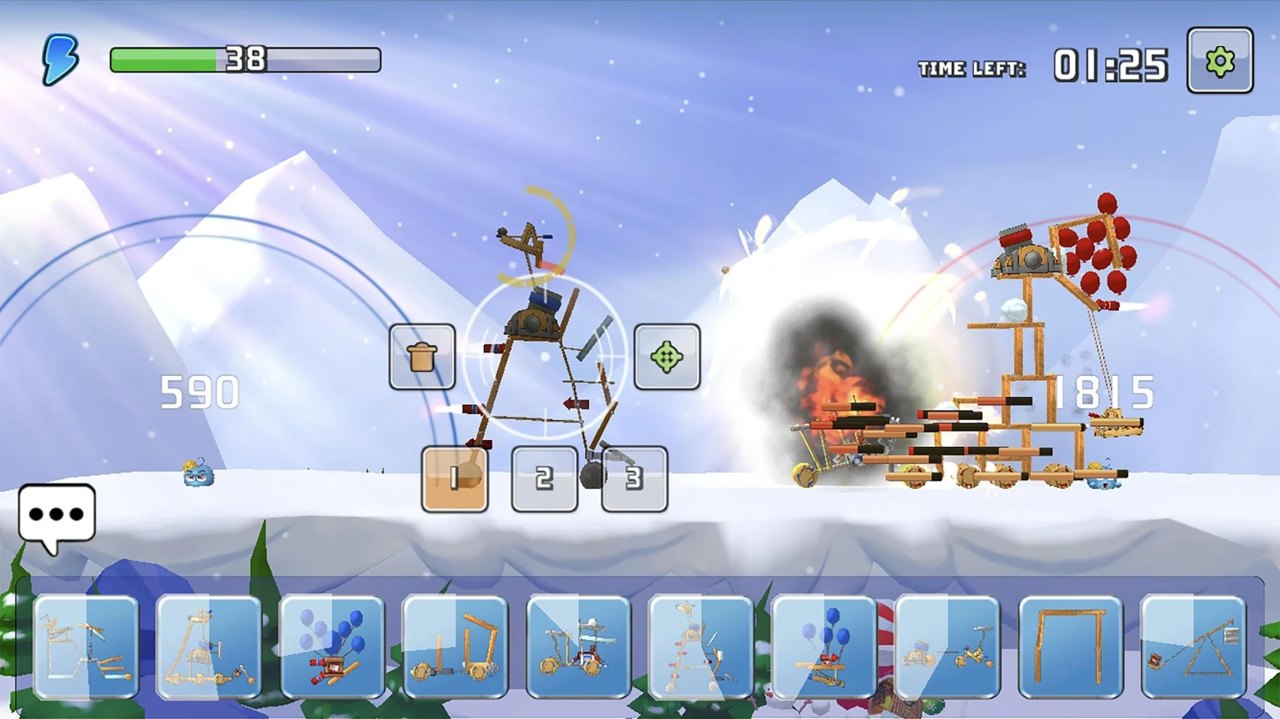
Task: Choose slot number 2
Action: point(544,479)
